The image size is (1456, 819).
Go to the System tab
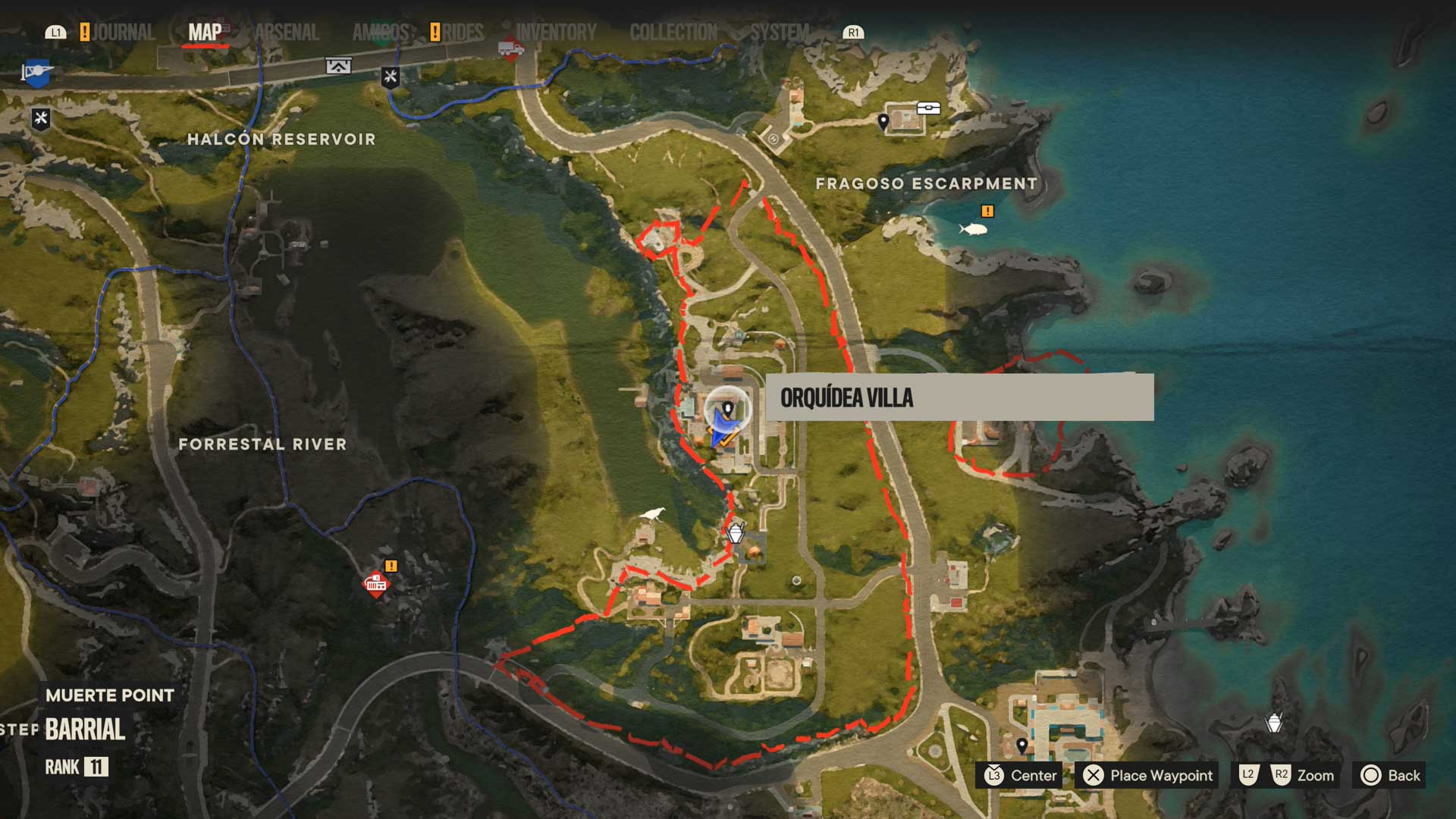click(x=780, y=33)
